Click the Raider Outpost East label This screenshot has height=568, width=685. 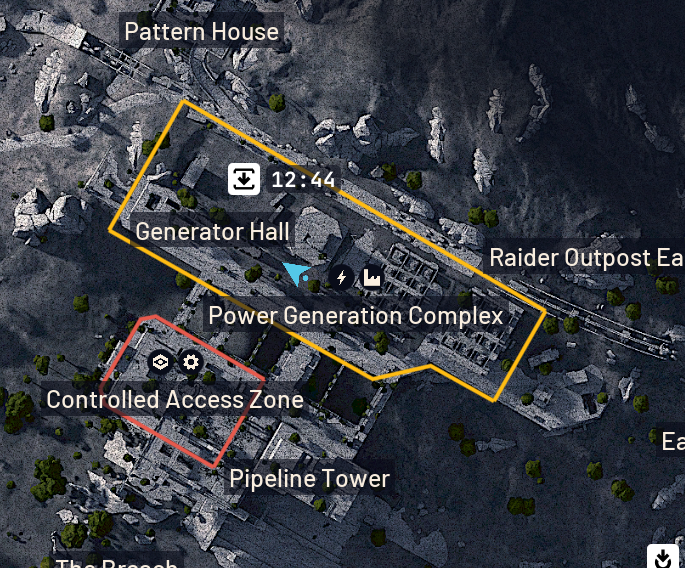585,258
